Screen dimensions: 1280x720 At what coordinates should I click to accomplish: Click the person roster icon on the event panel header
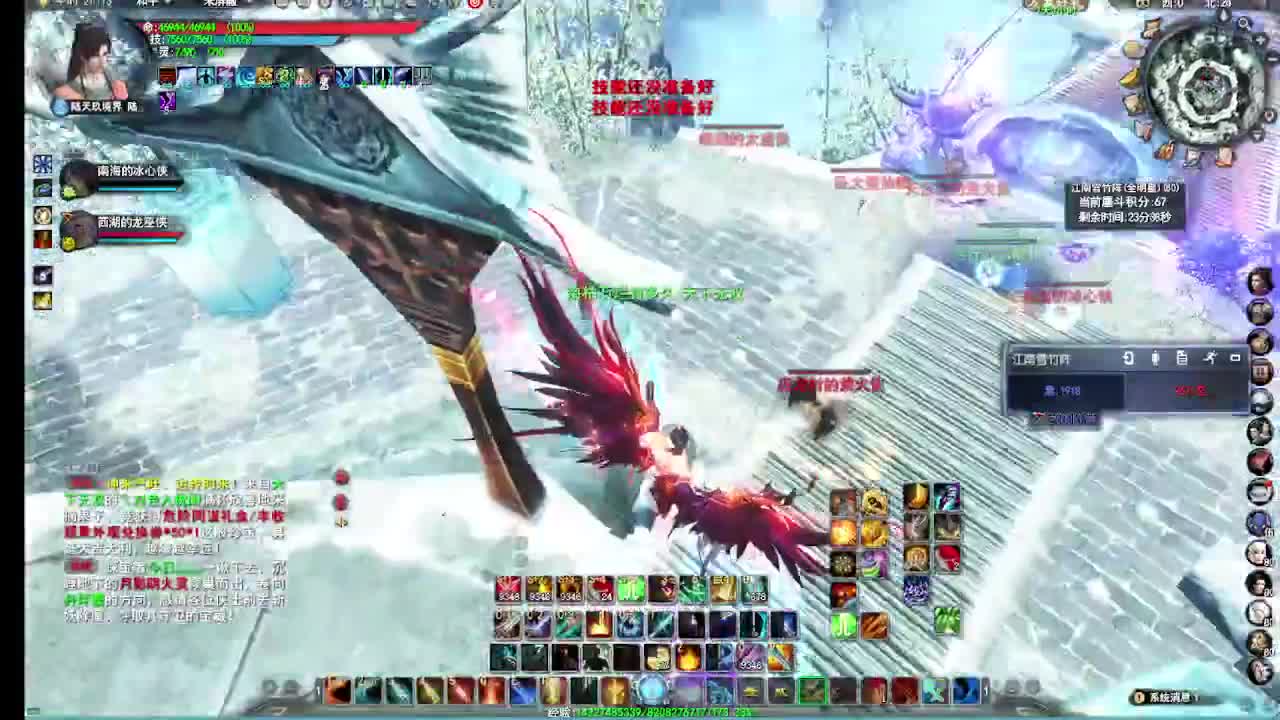tap(1156, 358)
